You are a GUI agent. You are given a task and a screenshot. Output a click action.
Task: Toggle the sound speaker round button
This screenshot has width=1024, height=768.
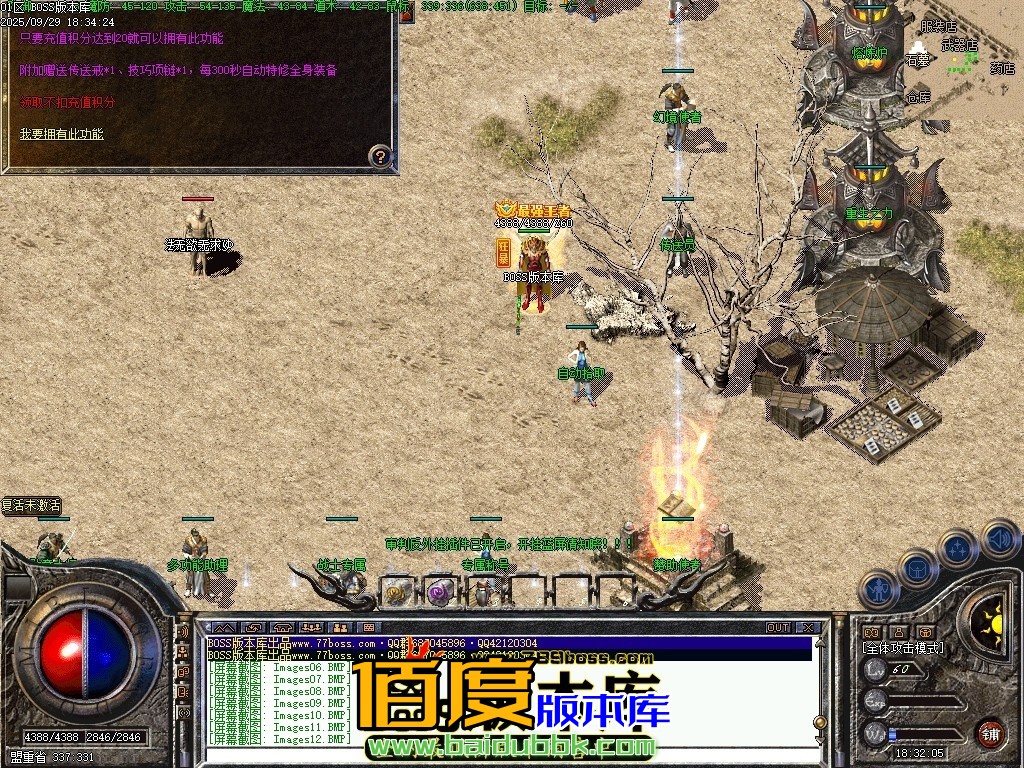tap(1000, 538)
